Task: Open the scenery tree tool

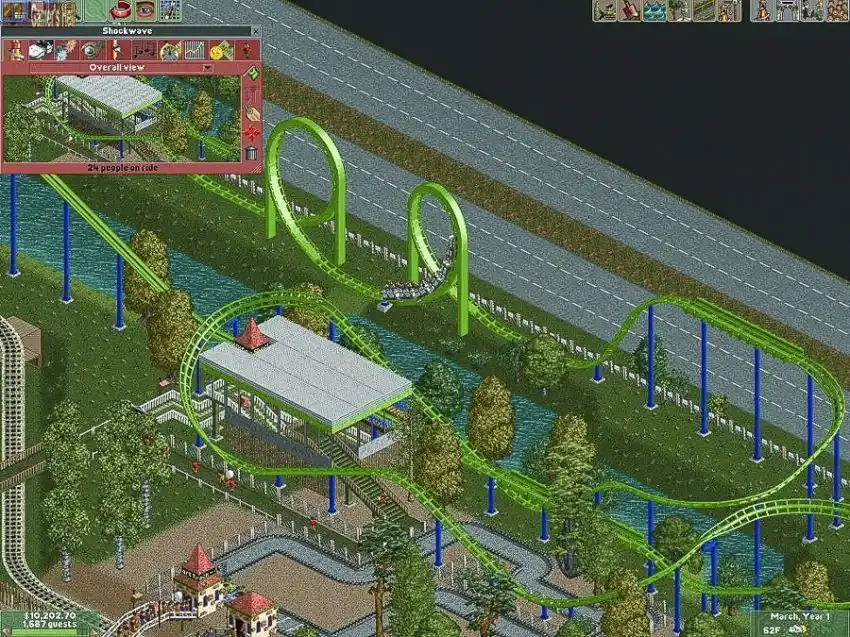Action: tap(680, 11)
